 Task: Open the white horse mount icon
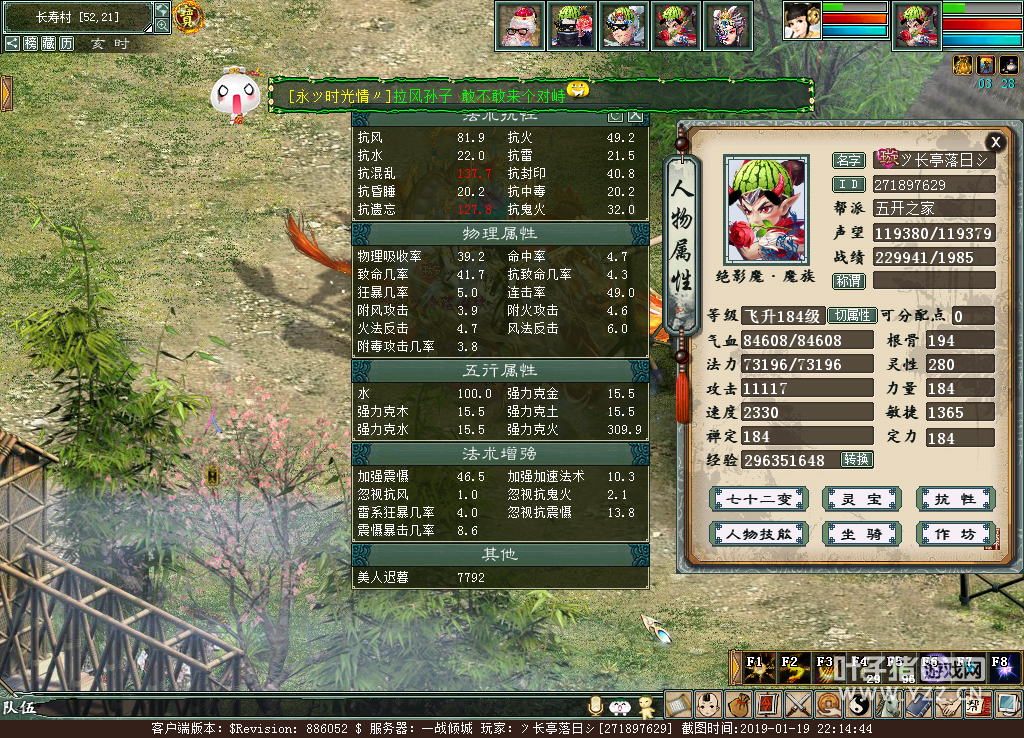pyautogui.click(x=888, y=705)
